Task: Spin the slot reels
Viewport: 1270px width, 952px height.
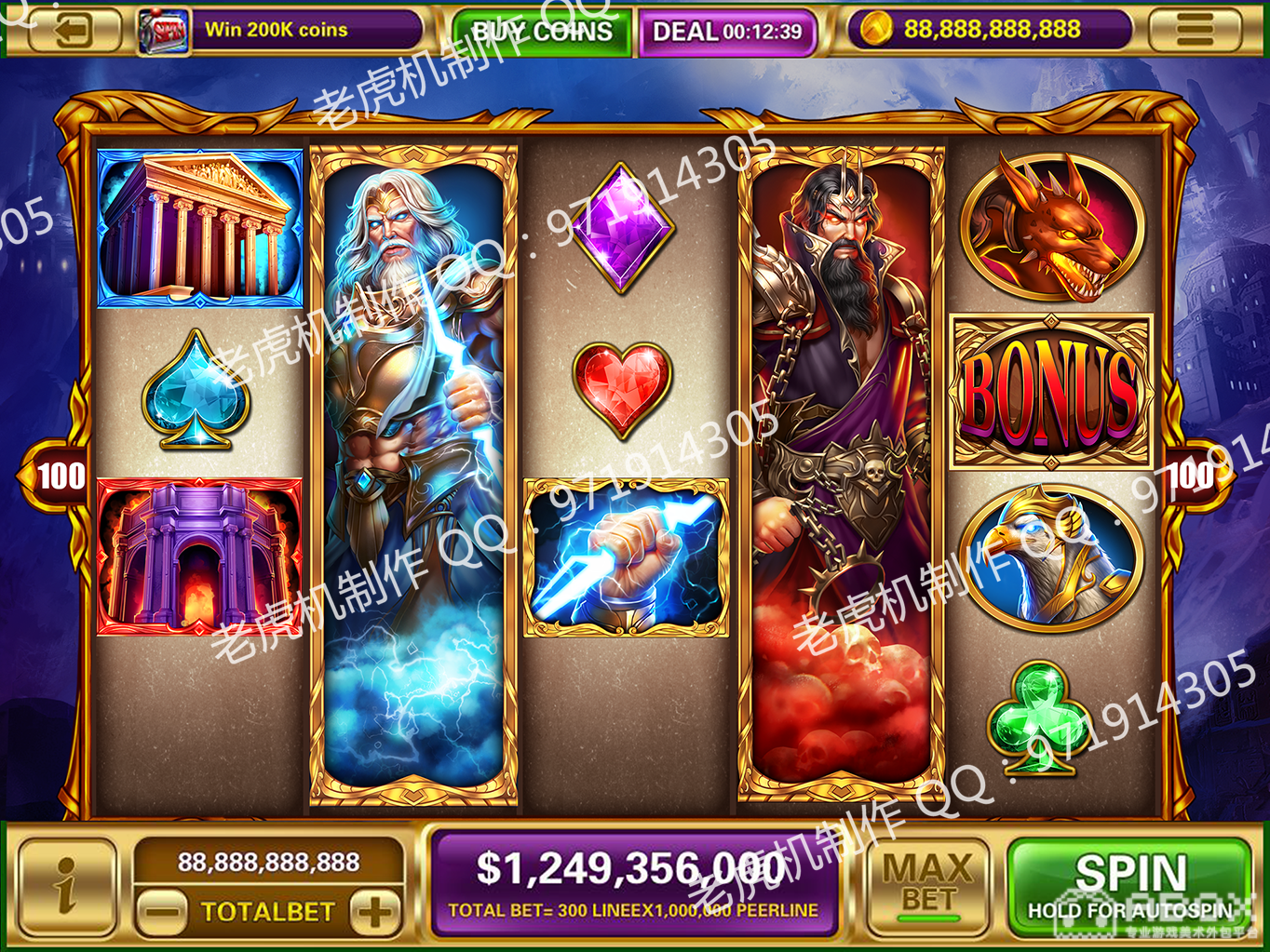Action: [x=1130, y=886]
